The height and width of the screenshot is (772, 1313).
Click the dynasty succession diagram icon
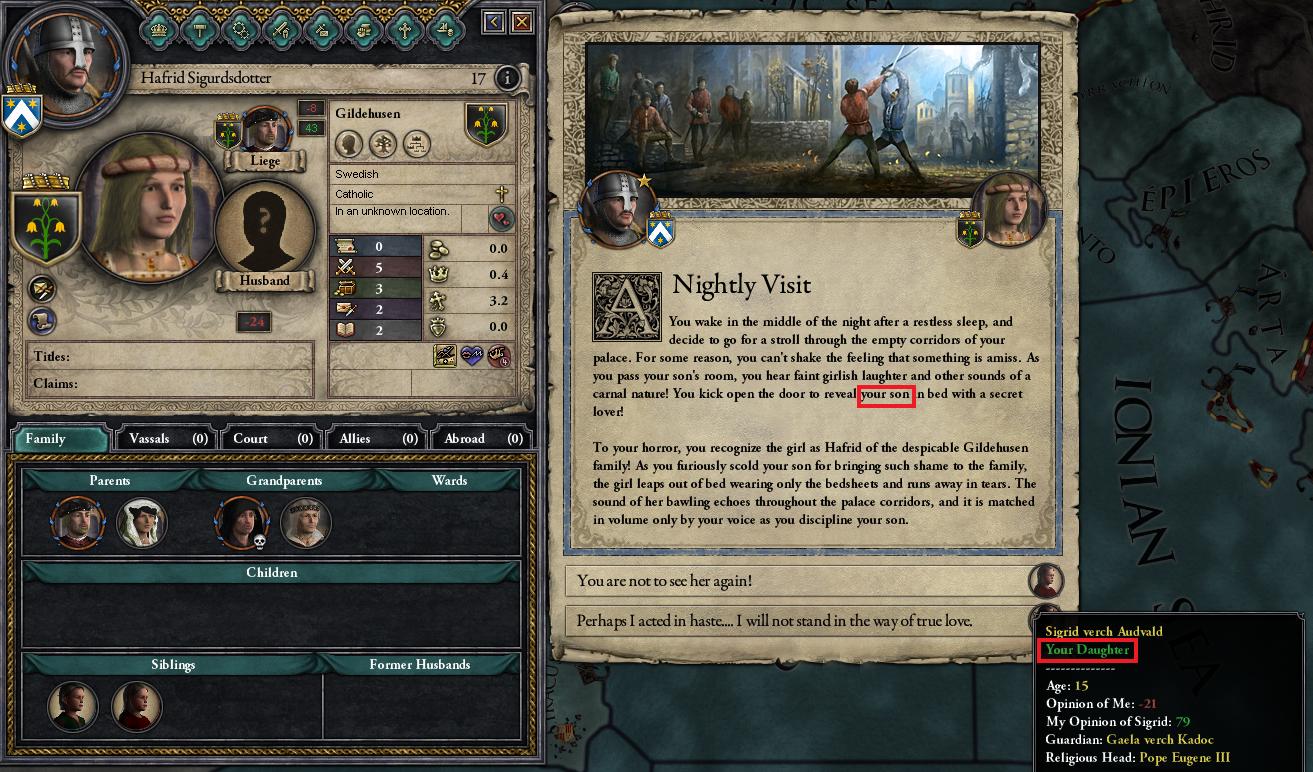416,145
